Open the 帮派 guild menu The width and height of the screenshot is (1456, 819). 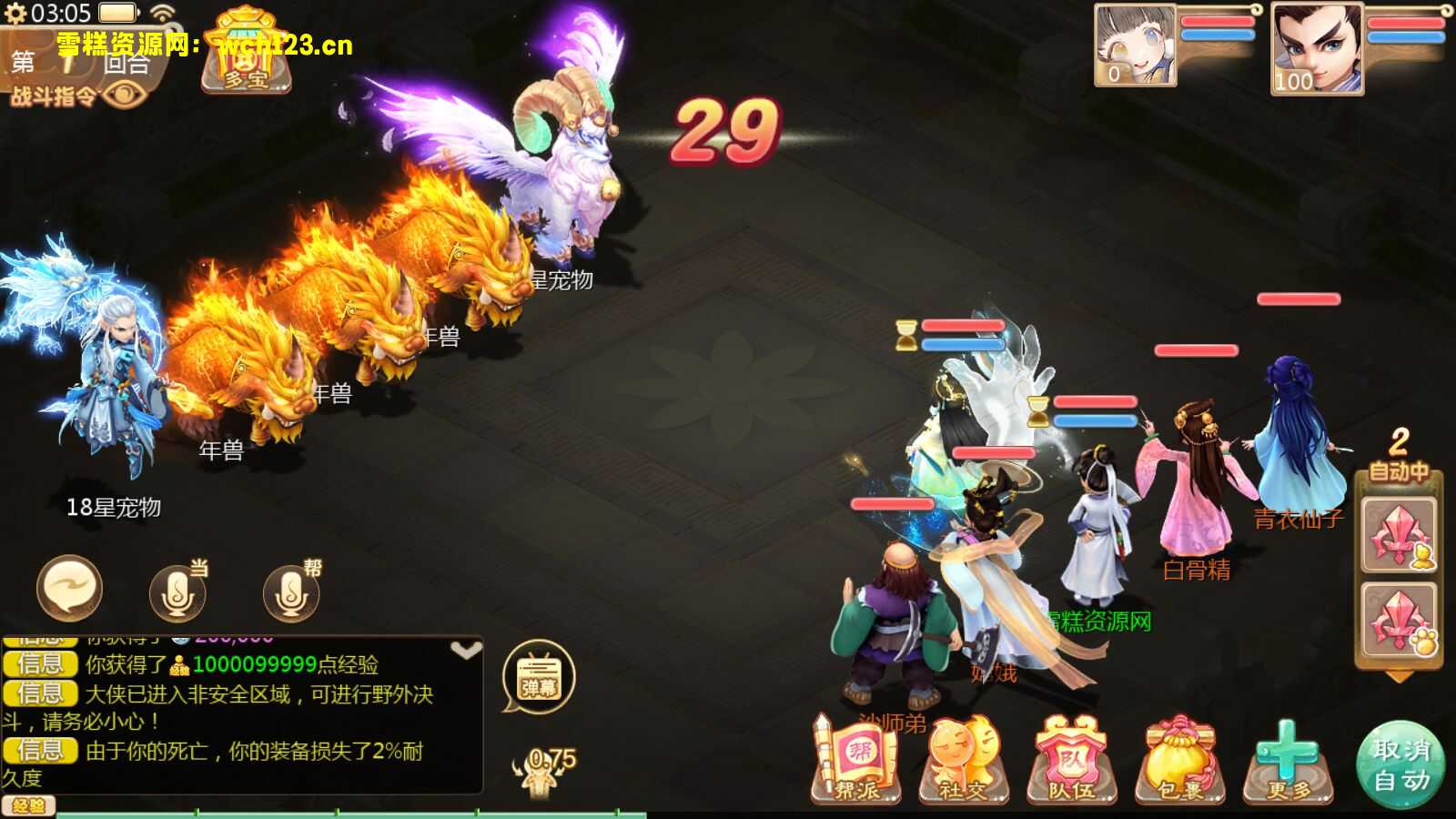855,763
